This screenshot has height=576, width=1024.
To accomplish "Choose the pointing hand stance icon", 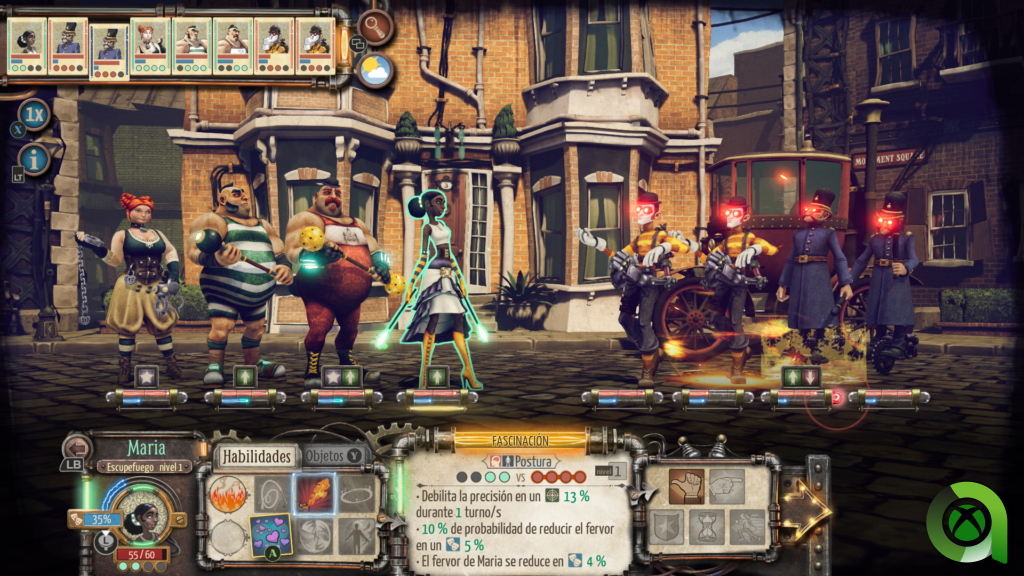I will pyautogui.click(x=727, y=486).
